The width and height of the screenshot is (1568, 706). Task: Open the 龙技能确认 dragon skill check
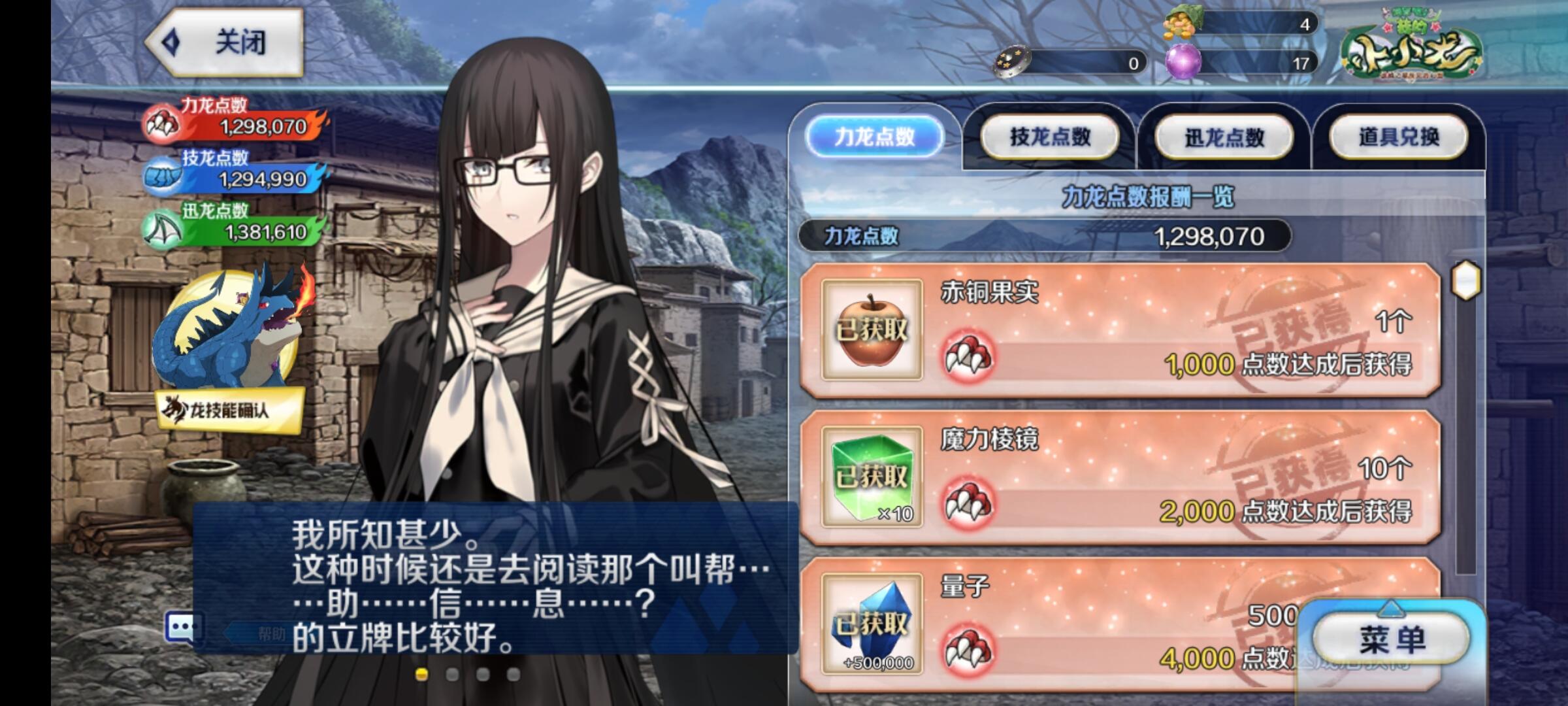pos(230,410)
